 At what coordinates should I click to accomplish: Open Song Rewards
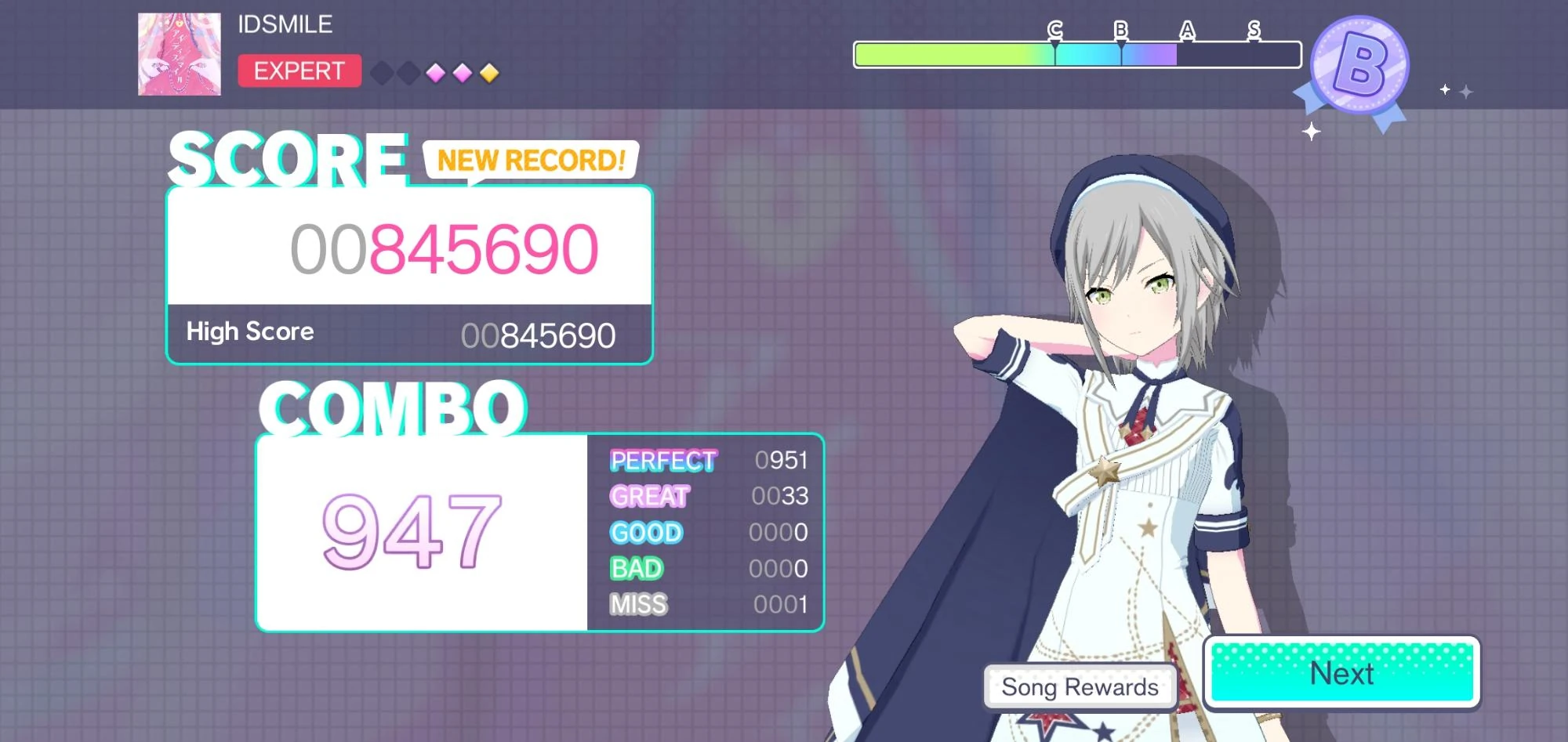click(x=1080, y=687)
